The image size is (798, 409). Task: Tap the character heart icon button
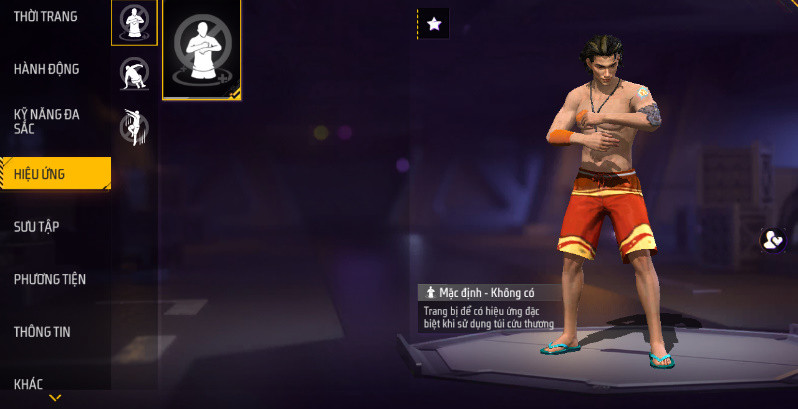point(772,240)
